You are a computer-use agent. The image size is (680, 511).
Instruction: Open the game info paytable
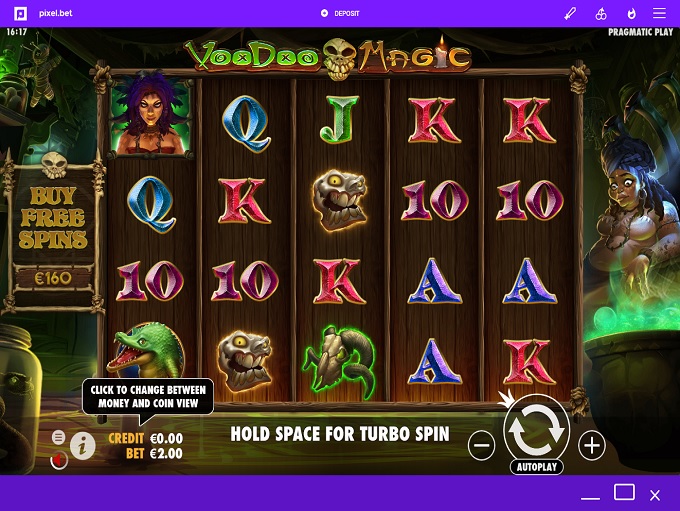pos(82,446)
